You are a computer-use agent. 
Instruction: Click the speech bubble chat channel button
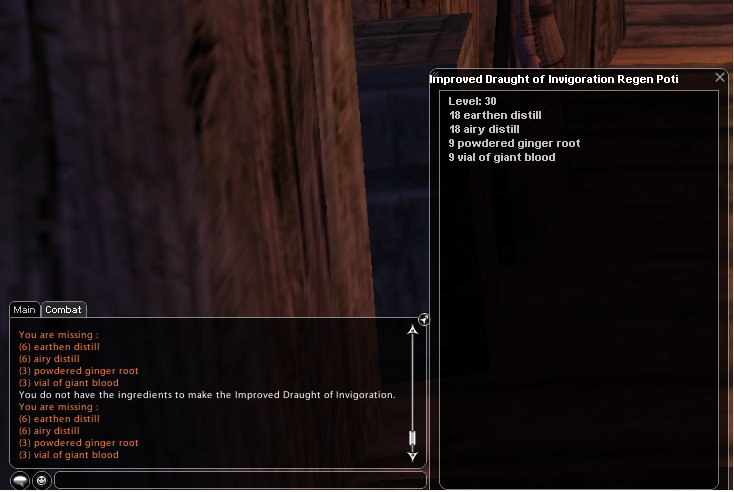coord(20,480)
